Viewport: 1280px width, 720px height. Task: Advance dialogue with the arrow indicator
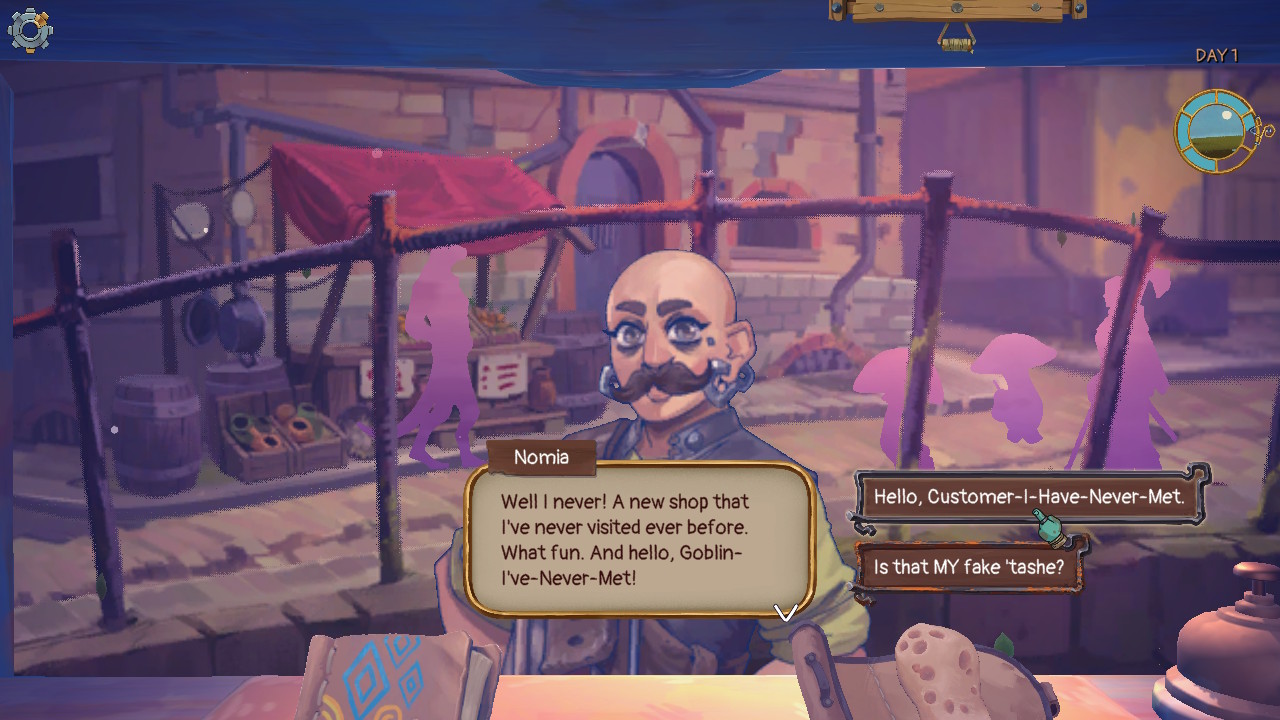(785, 611)
